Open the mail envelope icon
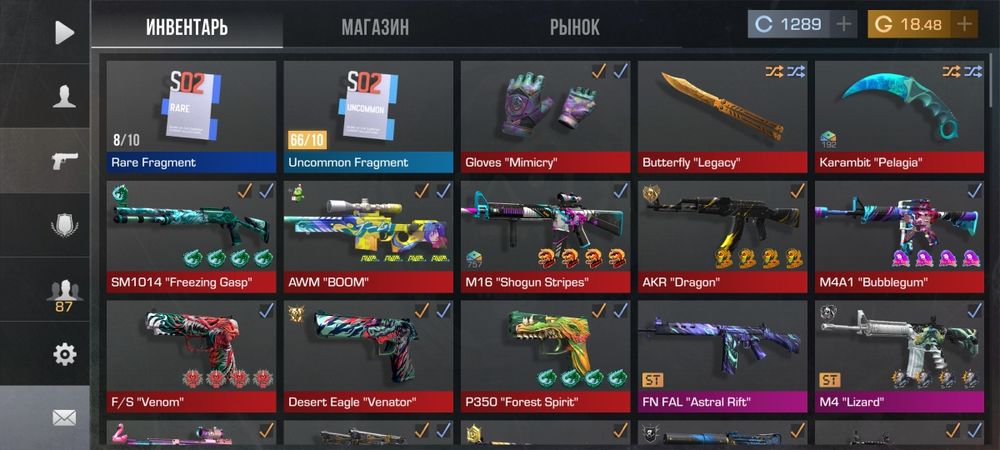 [x=64, y=418]
